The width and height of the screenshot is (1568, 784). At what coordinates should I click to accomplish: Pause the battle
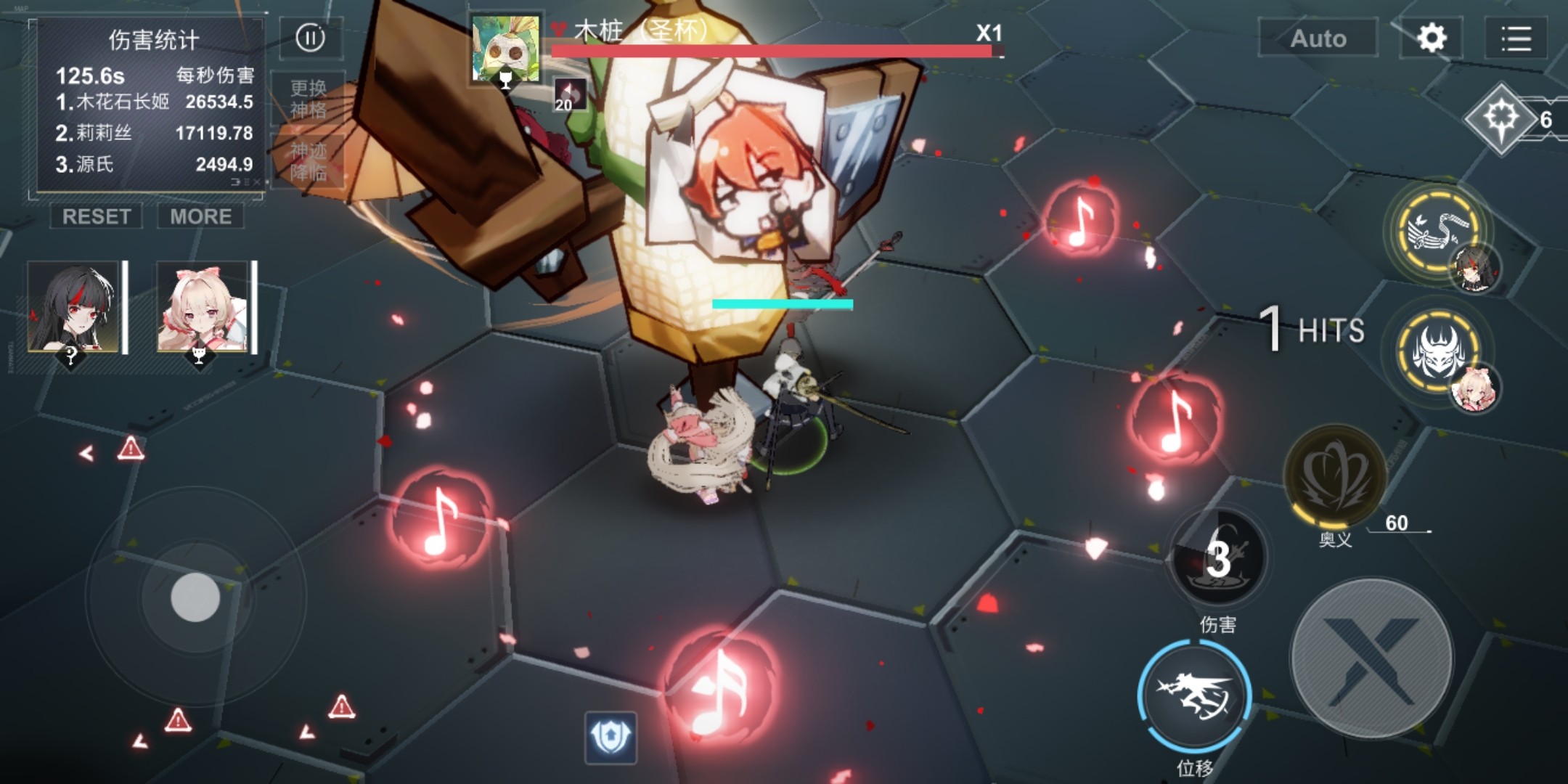click(311, 38)
